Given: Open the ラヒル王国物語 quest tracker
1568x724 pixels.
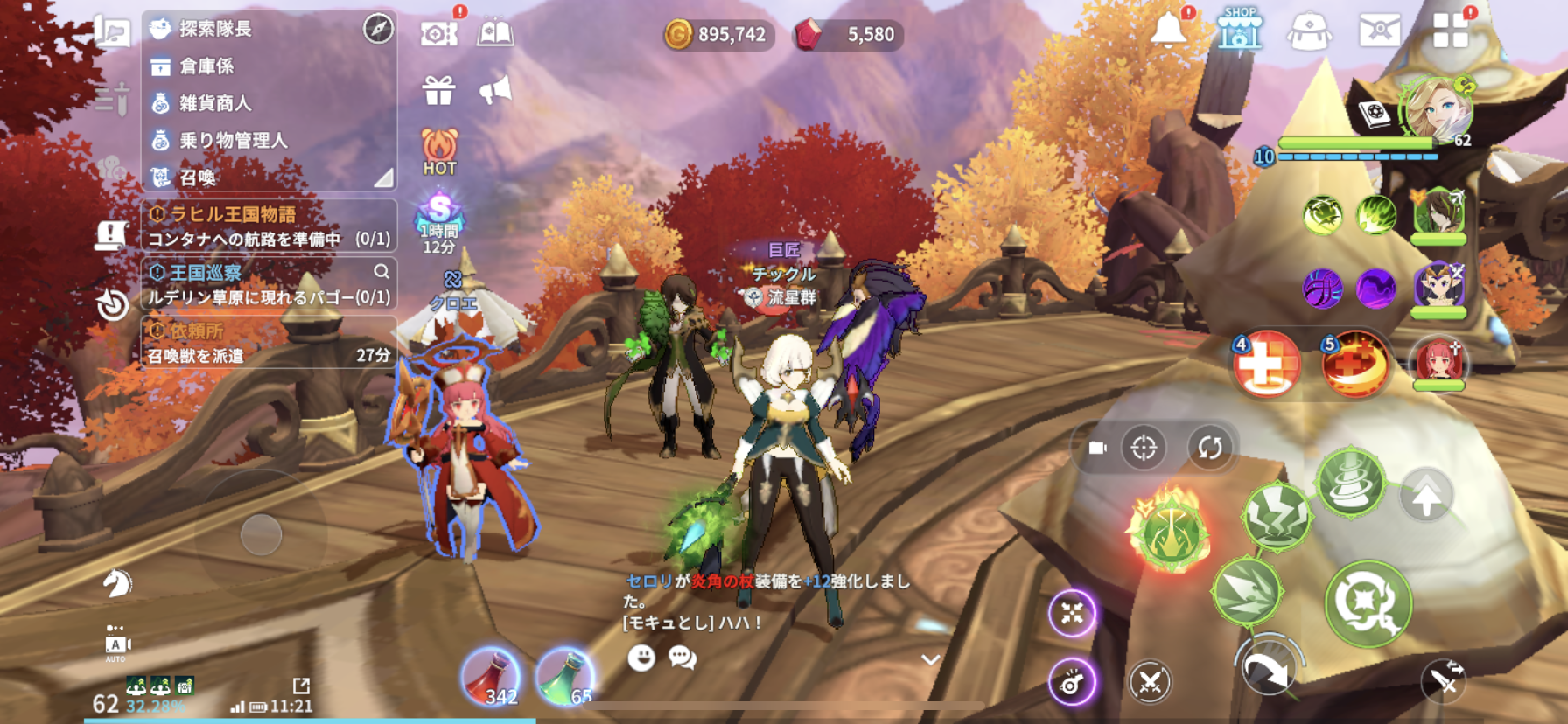Looking at the screenshot, I should click(269, 226).
